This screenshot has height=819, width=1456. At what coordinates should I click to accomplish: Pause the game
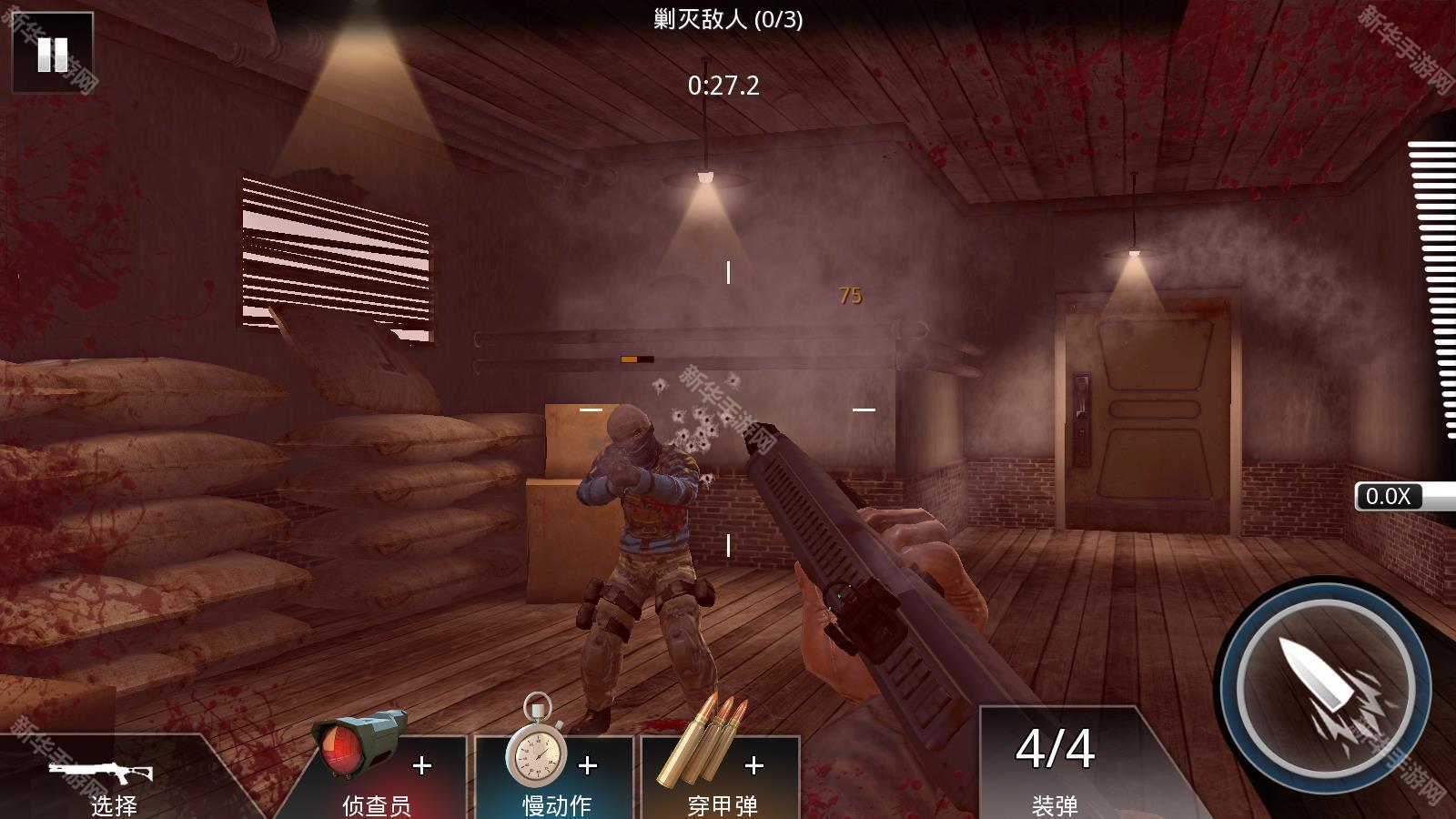[52, 54]
